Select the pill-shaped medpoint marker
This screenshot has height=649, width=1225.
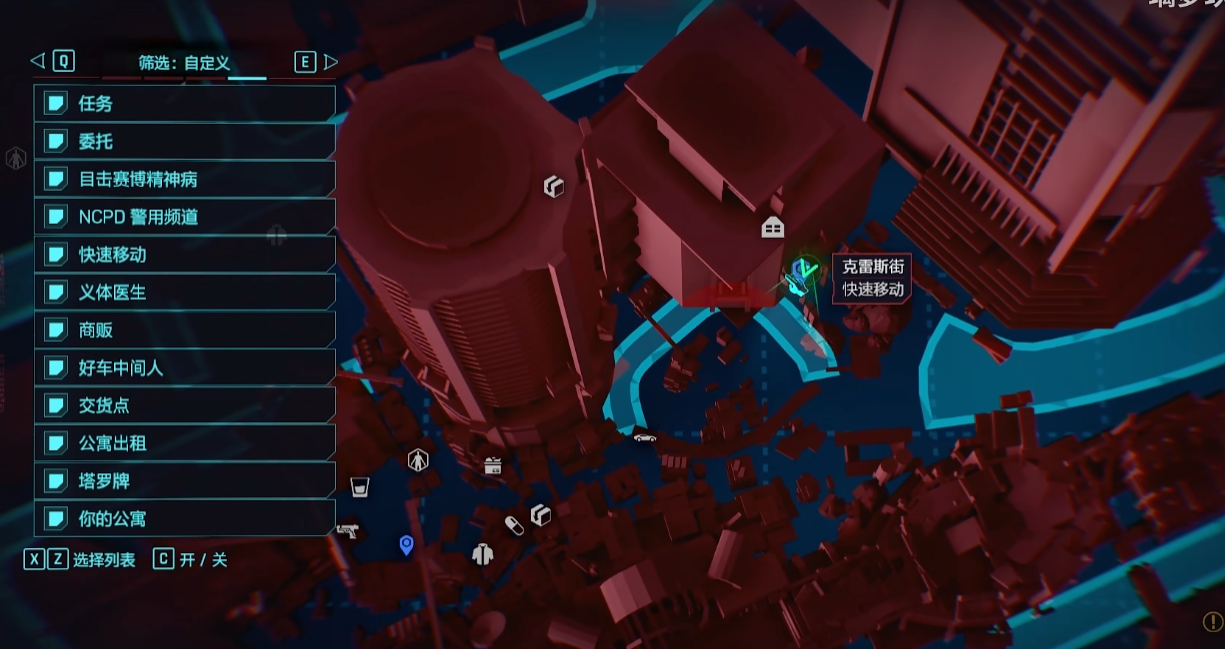tap(514, 526)
